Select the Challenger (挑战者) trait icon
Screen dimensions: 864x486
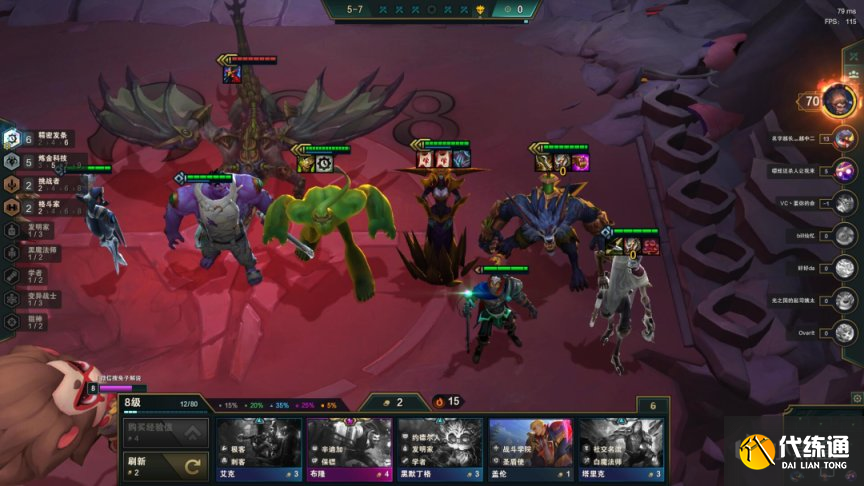[x=12, y=184]
